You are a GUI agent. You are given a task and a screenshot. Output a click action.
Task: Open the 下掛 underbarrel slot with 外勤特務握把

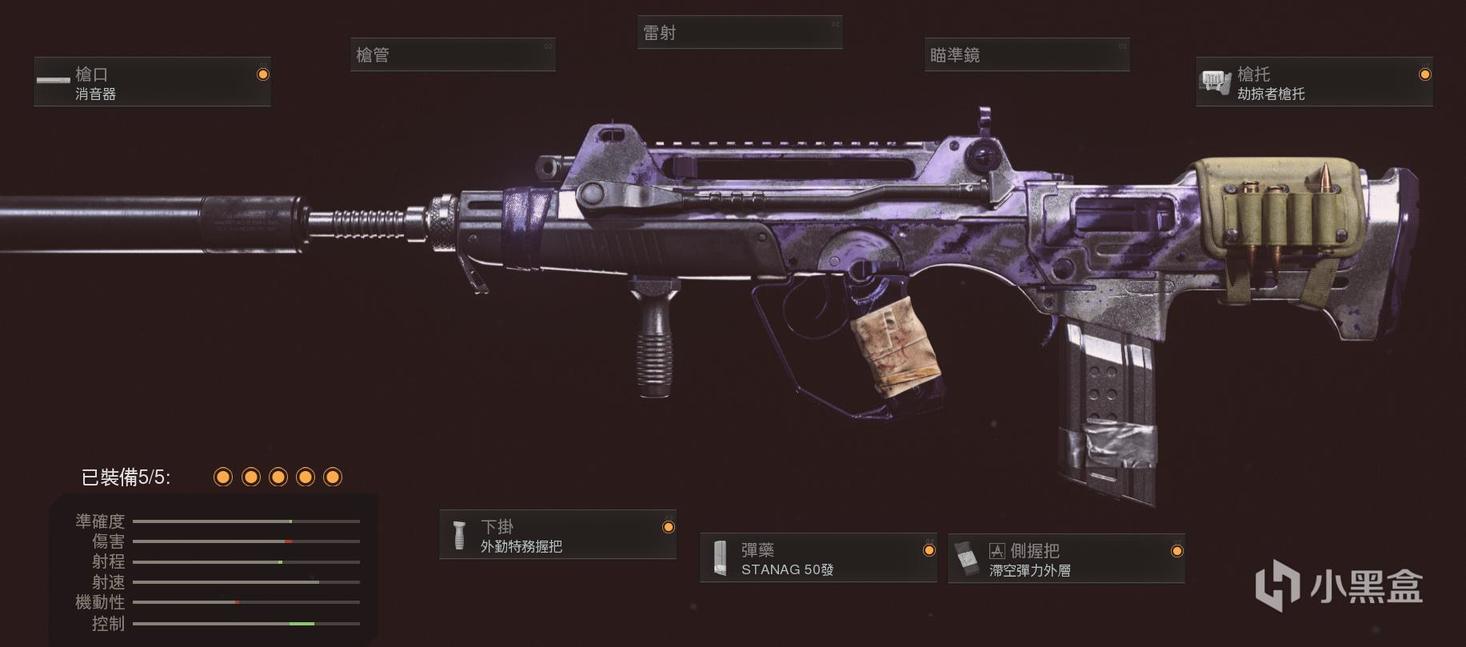(x=558, y=535)
